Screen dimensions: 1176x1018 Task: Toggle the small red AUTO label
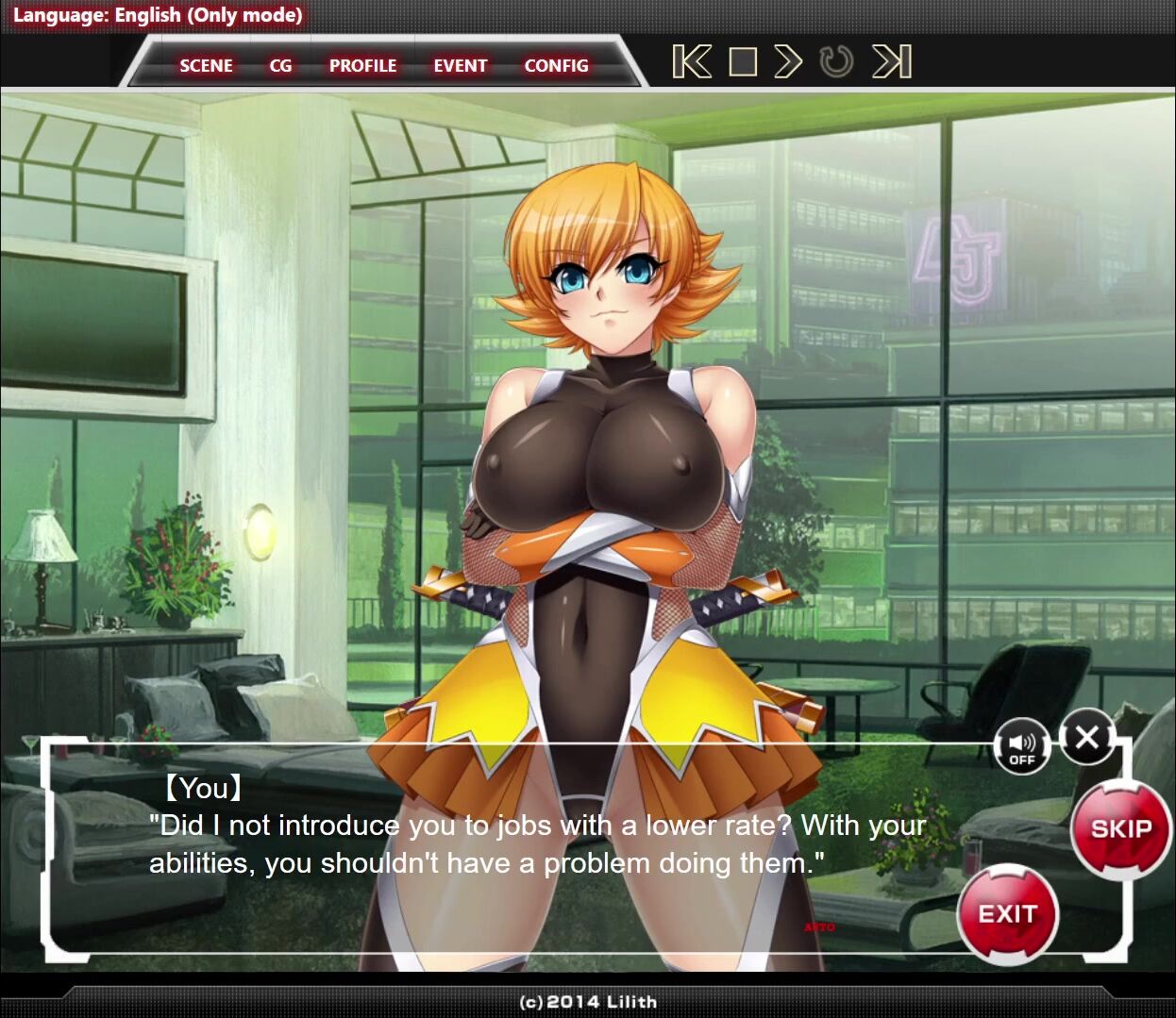tap(819, 927)
